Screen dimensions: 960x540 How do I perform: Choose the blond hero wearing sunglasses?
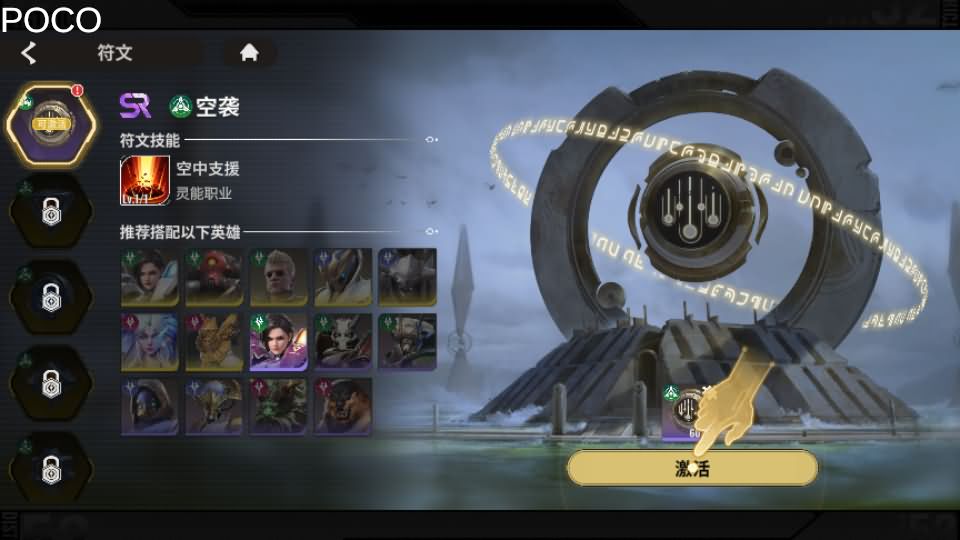click(278, 277)
